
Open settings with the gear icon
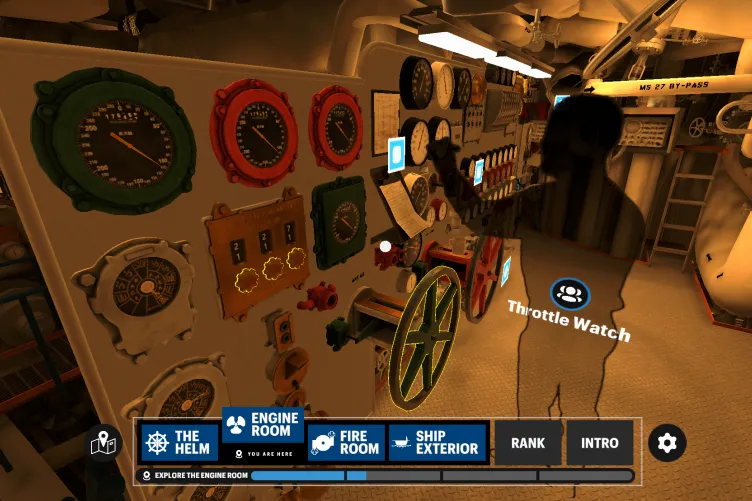click(x=667, y=442)
